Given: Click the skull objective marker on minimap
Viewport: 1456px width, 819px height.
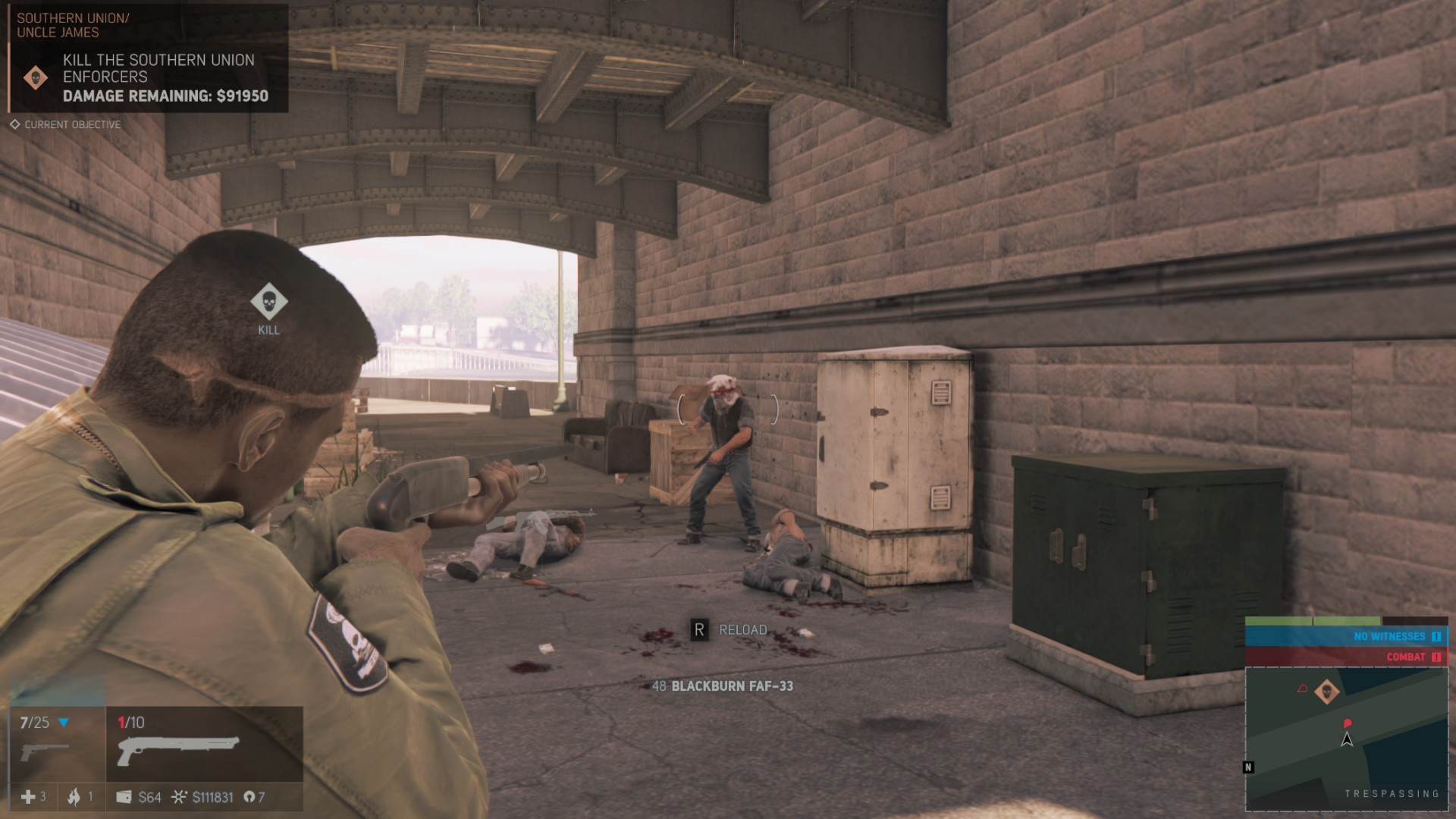Looking at the screenshot, I should [x=1326, y=692].
